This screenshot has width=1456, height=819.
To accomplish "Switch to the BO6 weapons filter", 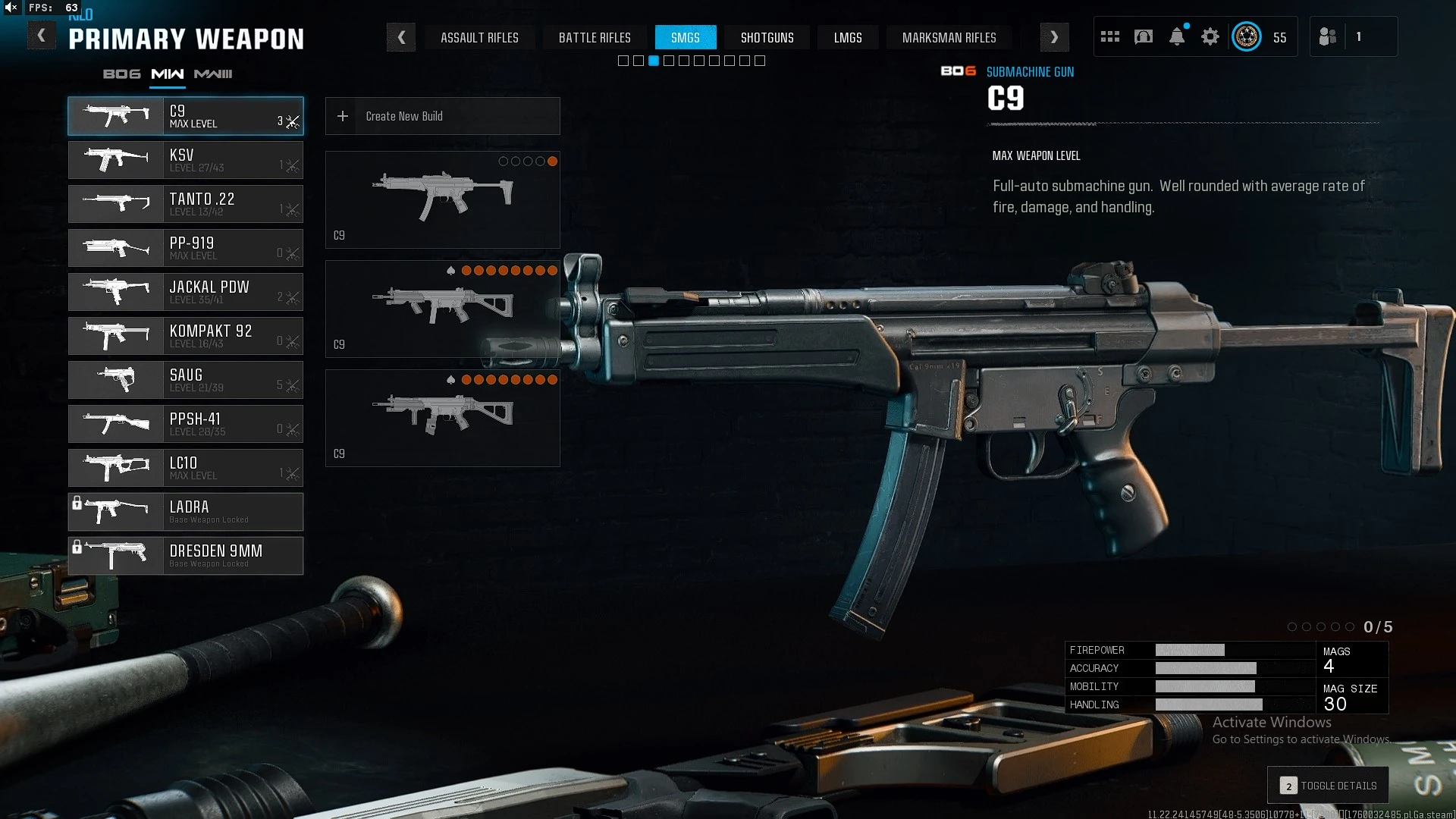I will pos(121,74).
